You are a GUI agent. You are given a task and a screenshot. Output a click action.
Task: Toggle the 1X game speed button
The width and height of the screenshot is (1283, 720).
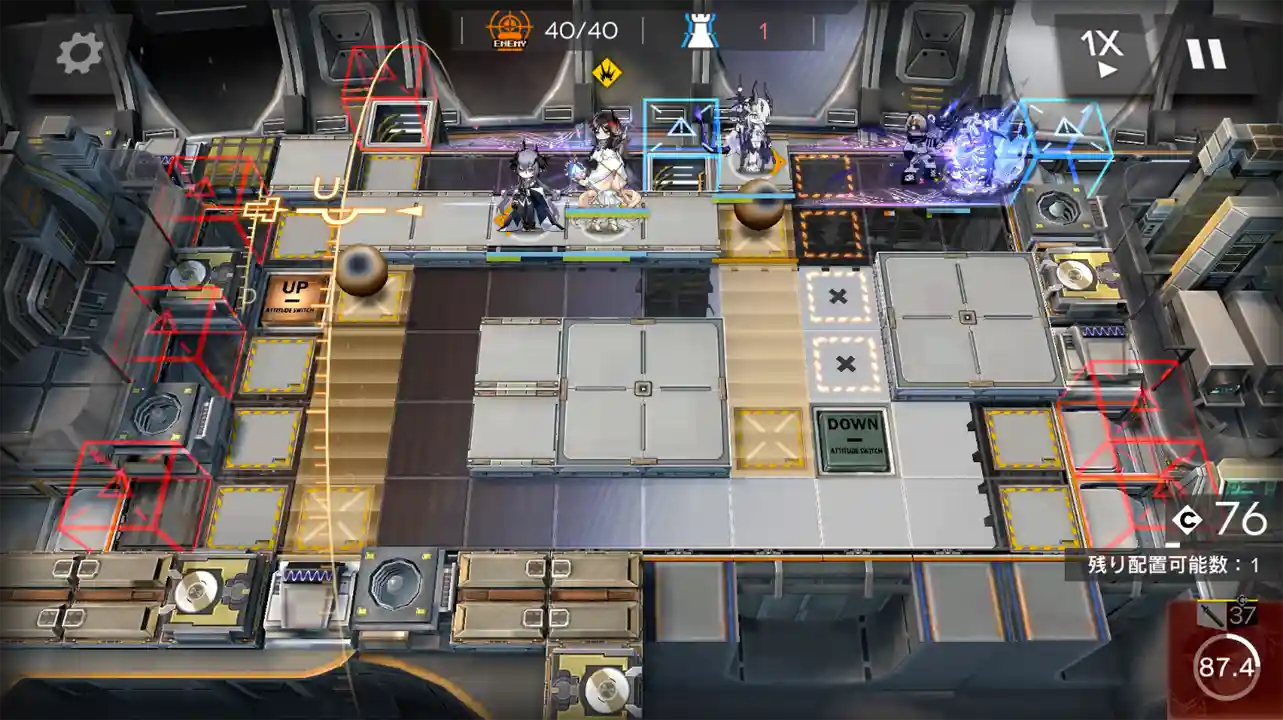click(1101, 53)
